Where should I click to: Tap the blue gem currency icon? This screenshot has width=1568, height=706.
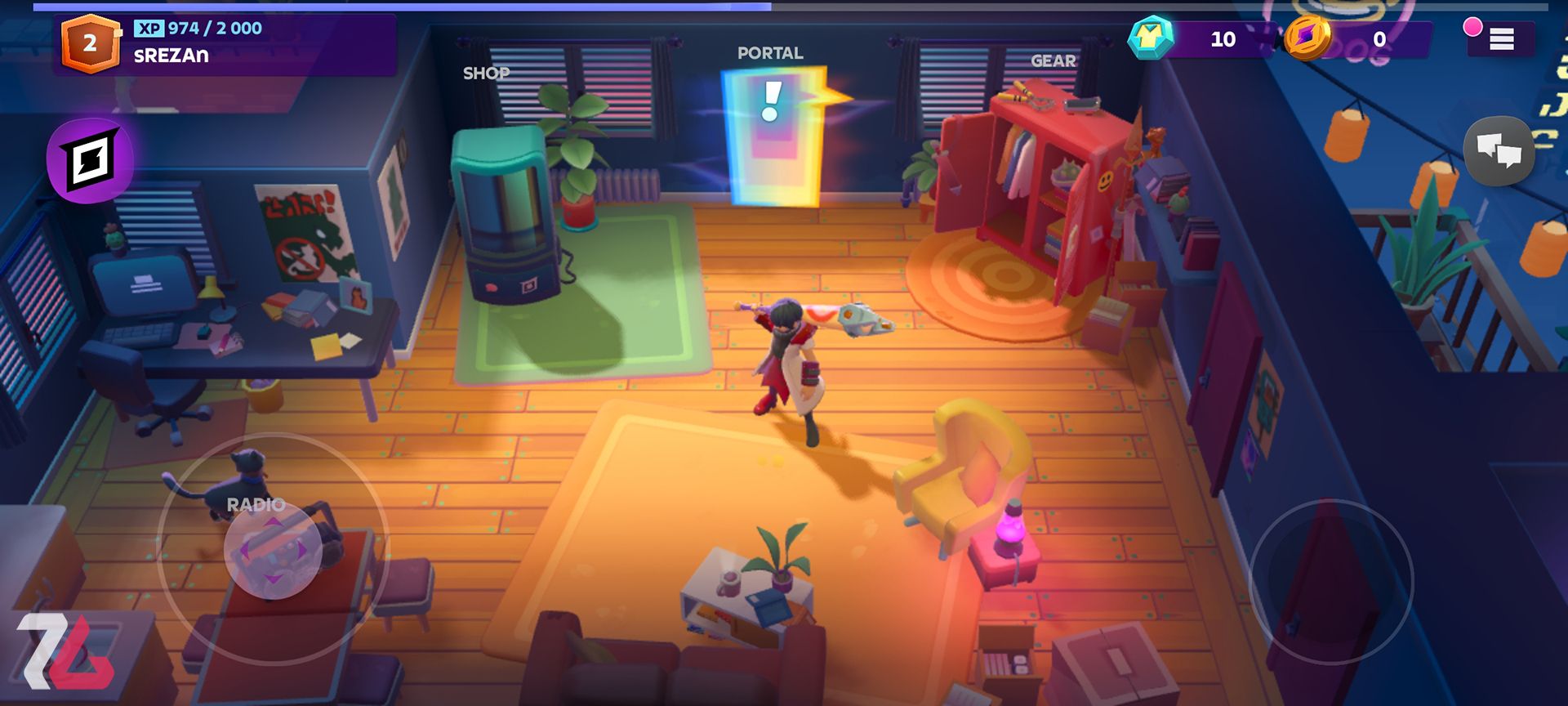(x=1151, y=38)
